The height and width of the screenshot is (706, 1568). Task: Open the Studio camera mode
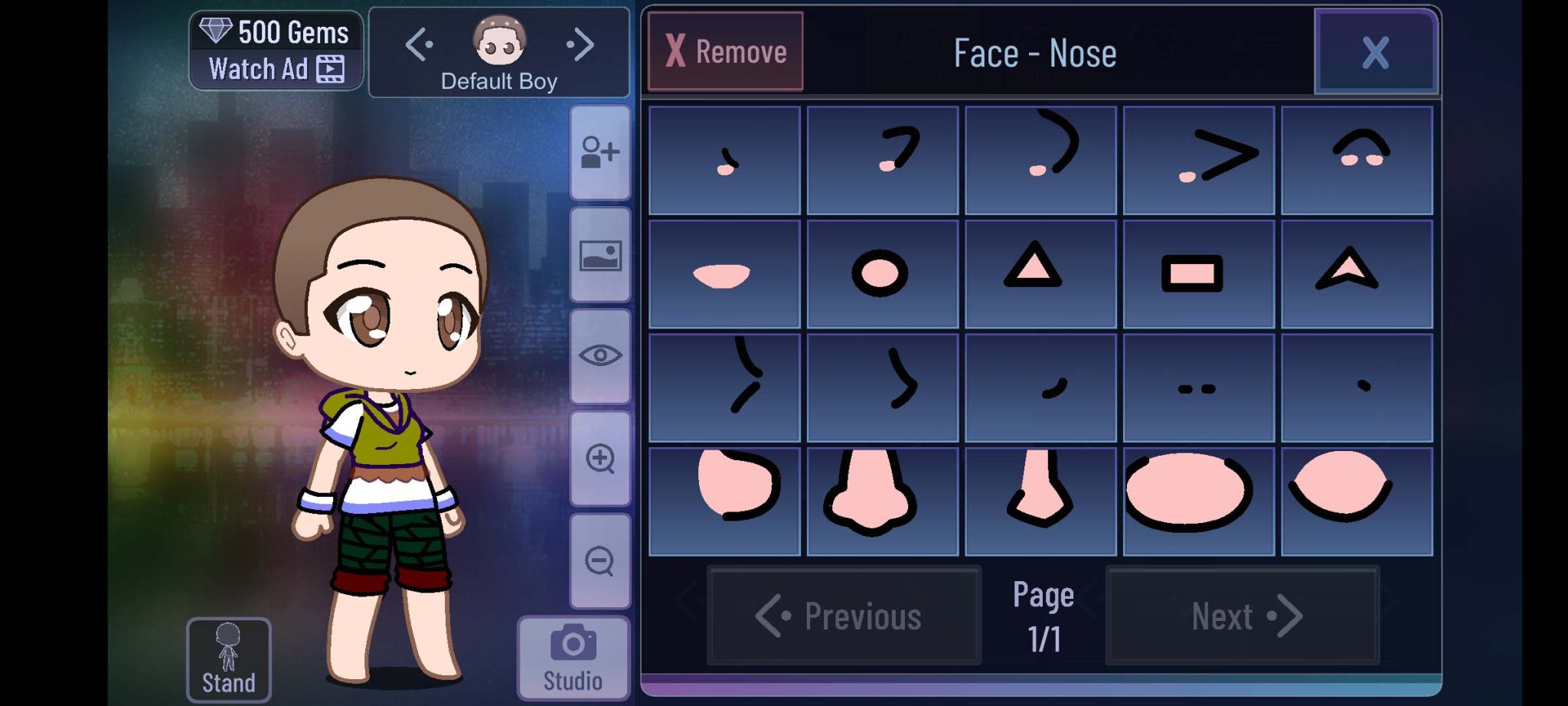point(573,659)
